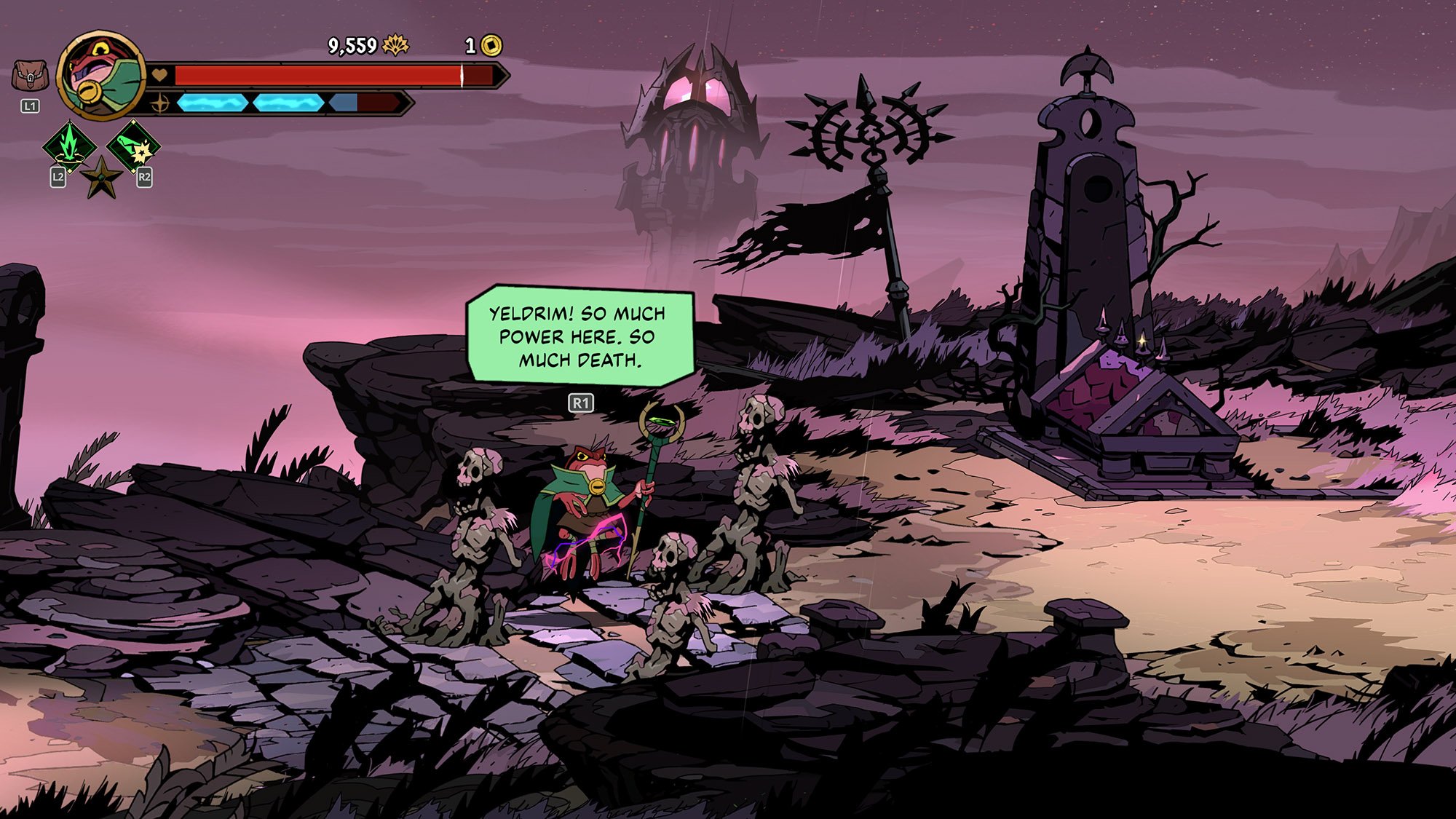Select the bronze star emblem icon
The height and width of the screenshot is (819, 1456).
coord(101,178)
